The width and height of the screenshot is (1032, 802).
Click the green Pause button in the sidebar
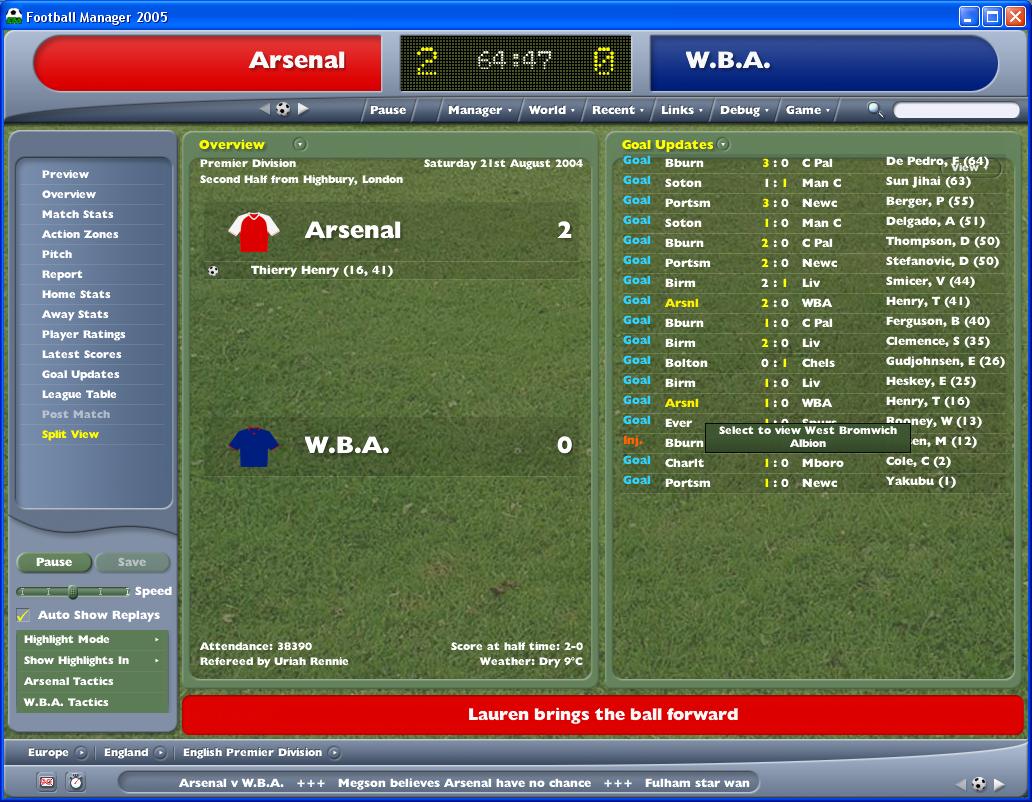(x=54, y=562)
